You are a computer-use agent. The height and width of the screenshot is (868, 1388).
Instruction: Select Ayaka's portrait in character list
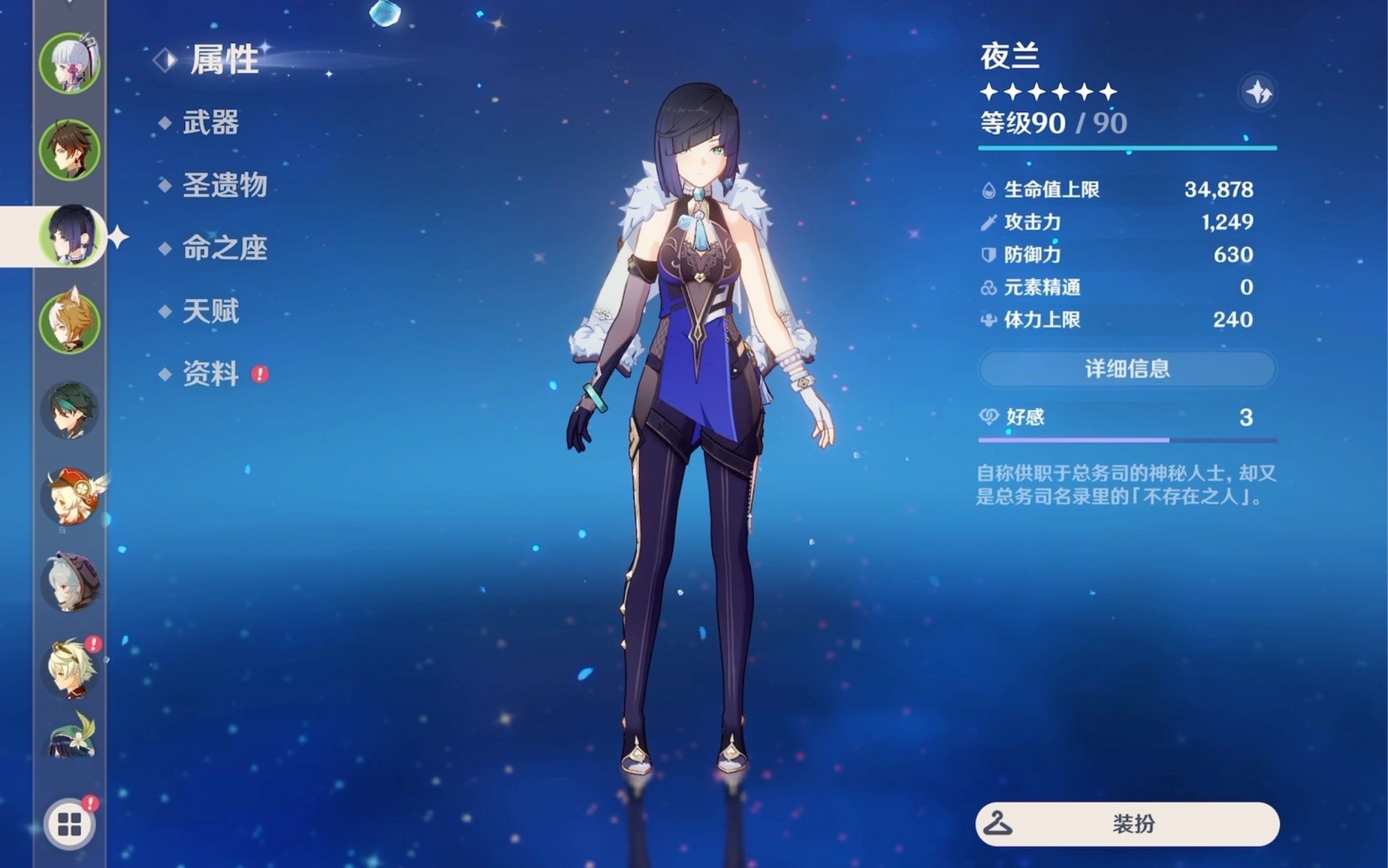click(x=70, y=63)
